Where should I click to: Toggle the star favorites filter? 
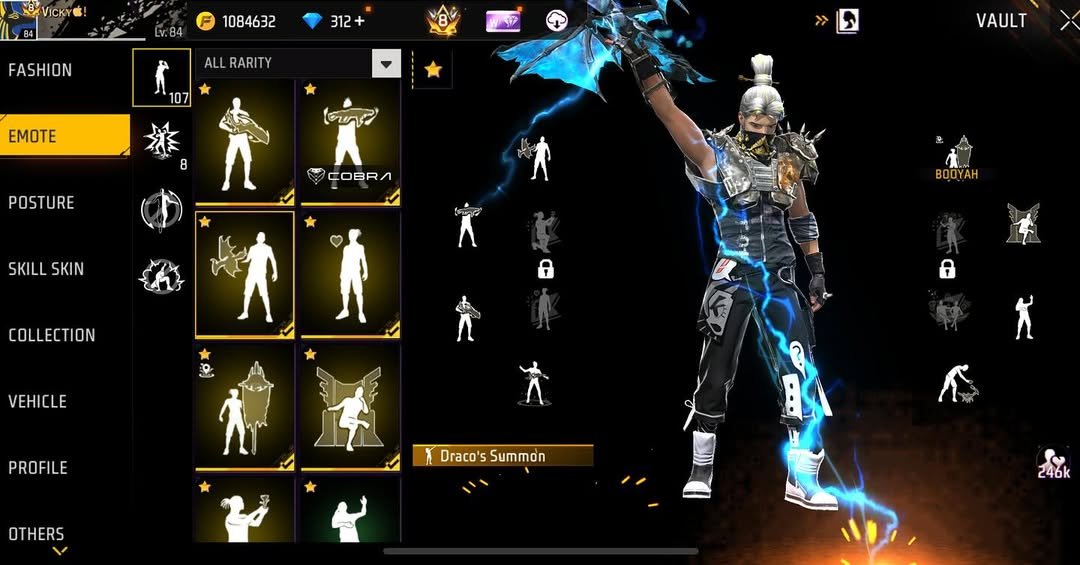tap(433, 69)
